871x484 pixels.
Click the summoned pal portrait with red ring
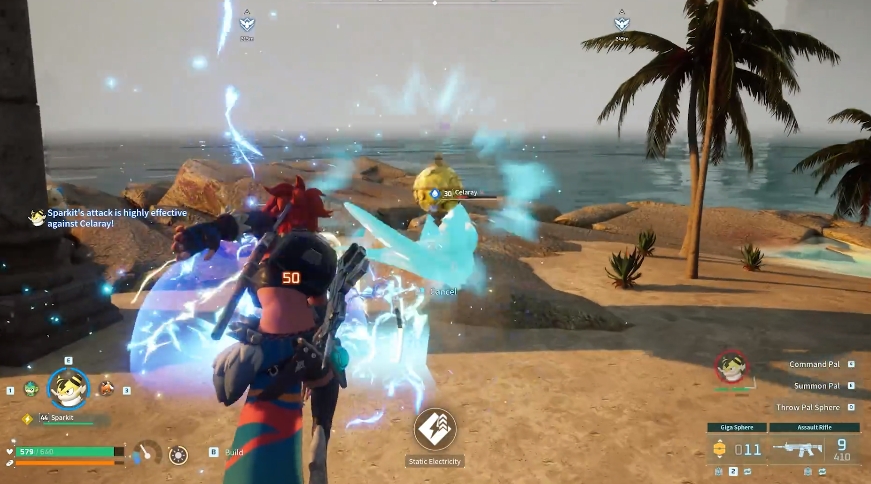[x=733, y=369]
